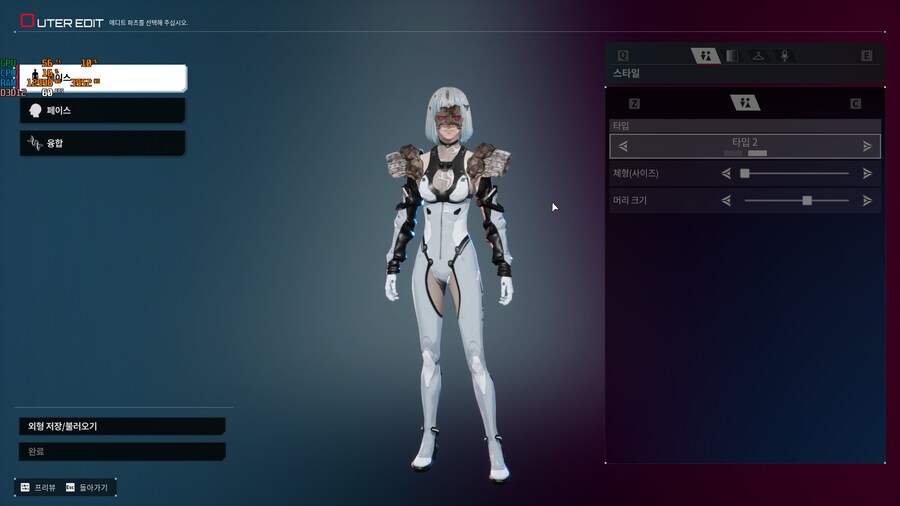Increase 머리 크기 head size with right arrow

coord(867,200)
